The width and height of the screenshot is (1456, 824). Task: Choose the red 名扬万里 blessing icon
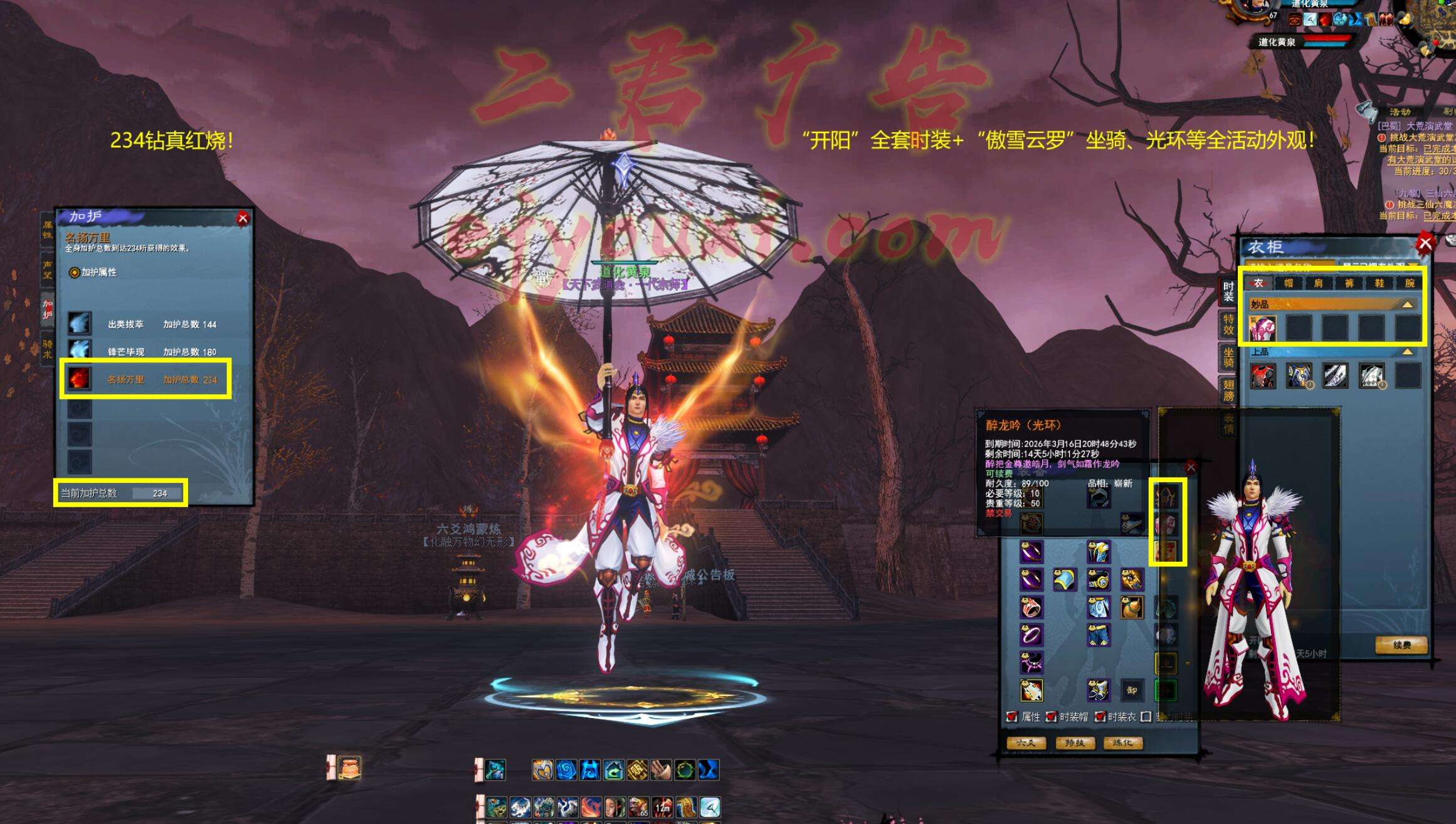pyautogui.click(x=80, y=379)
